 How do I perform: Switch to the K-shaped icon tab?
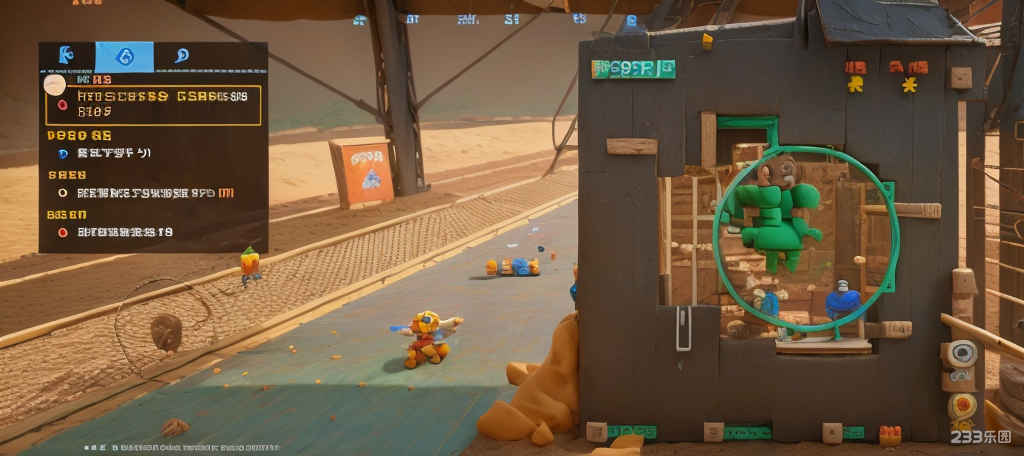(x=67, y=56)
